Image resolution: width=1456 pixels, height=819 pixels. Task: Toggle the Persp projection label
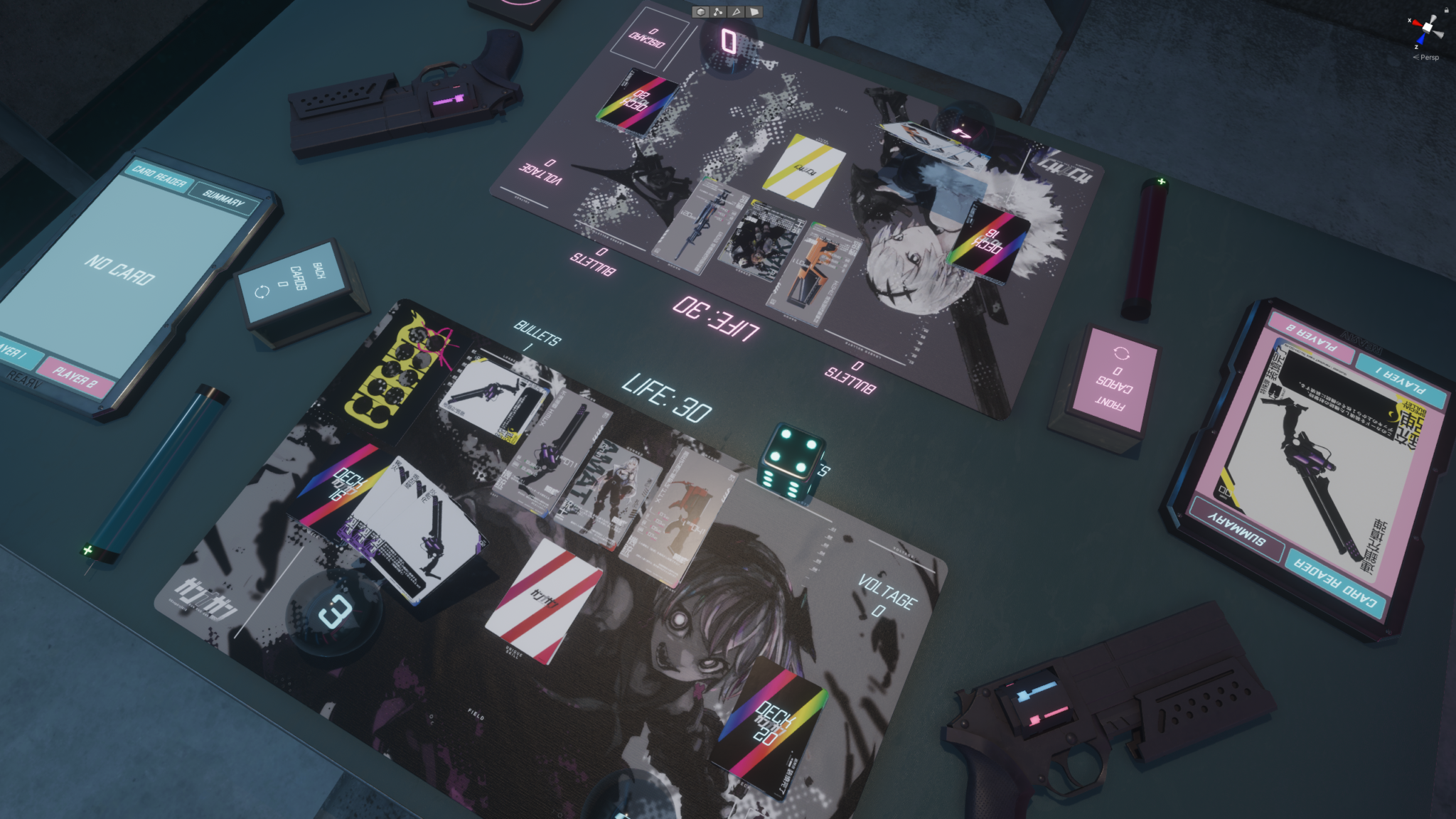[1428, 58]
